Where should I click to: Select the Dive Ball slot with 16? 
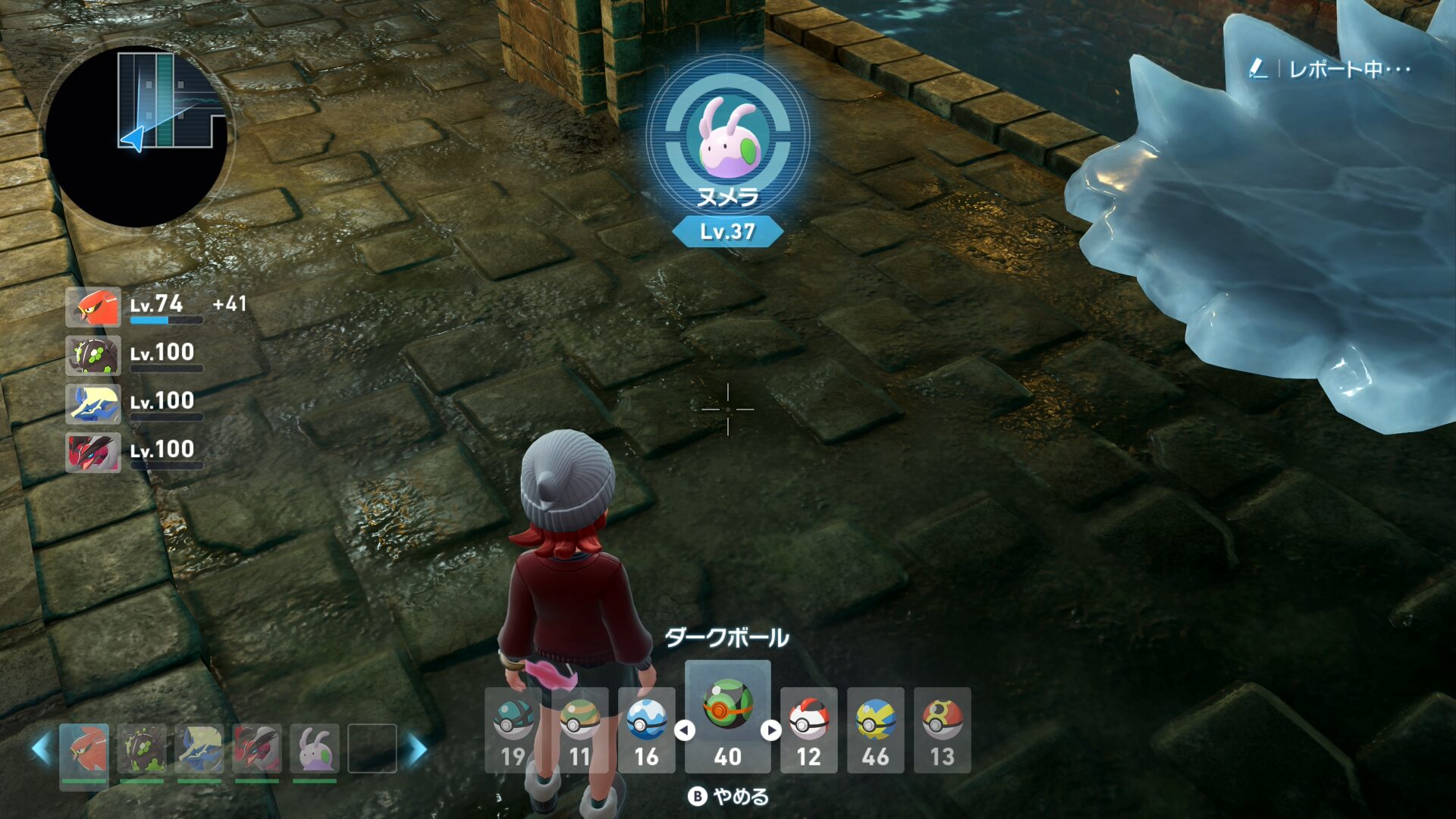click(x=646, y=730)
